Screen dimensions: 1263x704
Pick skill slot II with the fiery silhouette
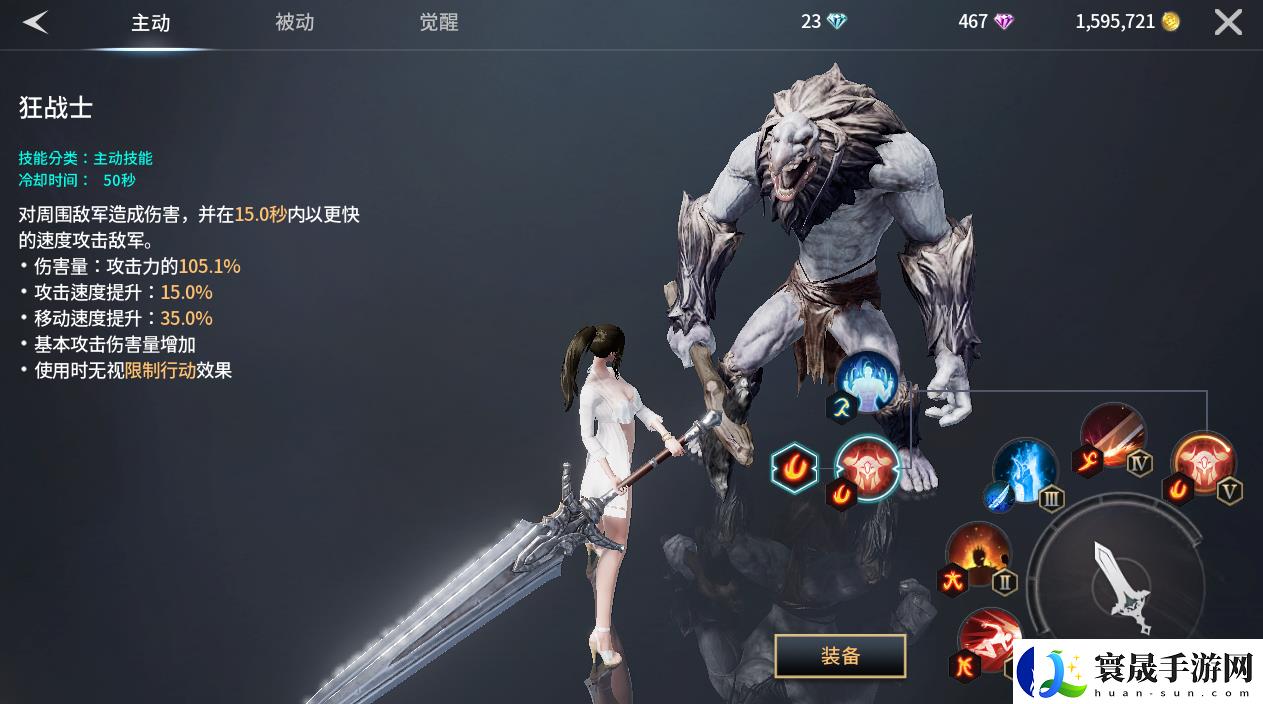977,553
